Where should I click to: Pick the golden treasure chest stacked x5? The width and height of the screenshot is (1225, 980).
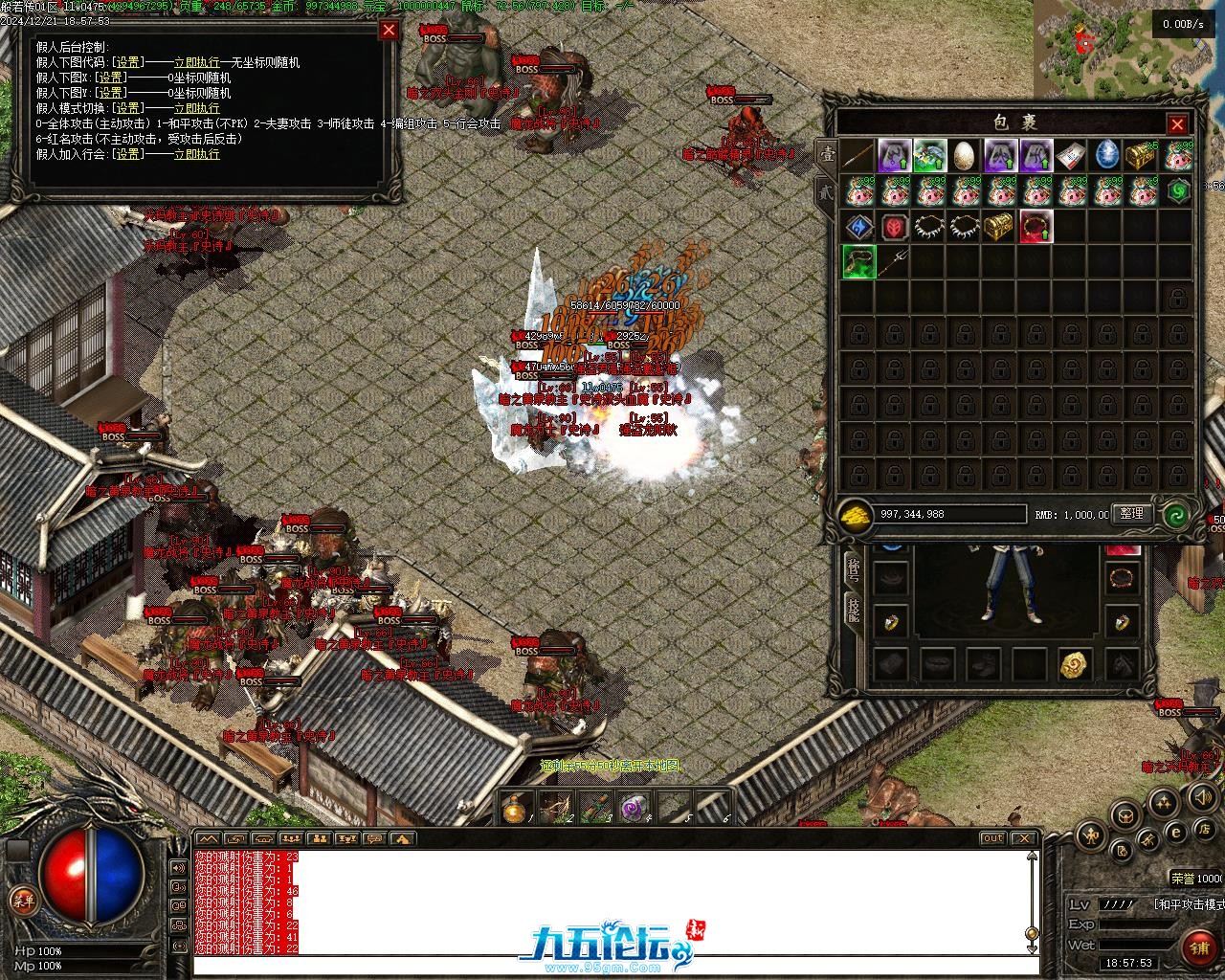pos(1141,156)
